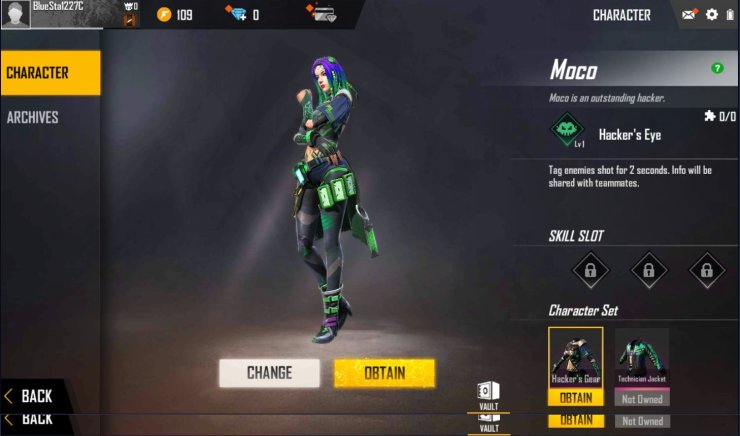Viewport: 740px width, 436px height.
Task: Open the green question mark help
Action: [717, 68]
